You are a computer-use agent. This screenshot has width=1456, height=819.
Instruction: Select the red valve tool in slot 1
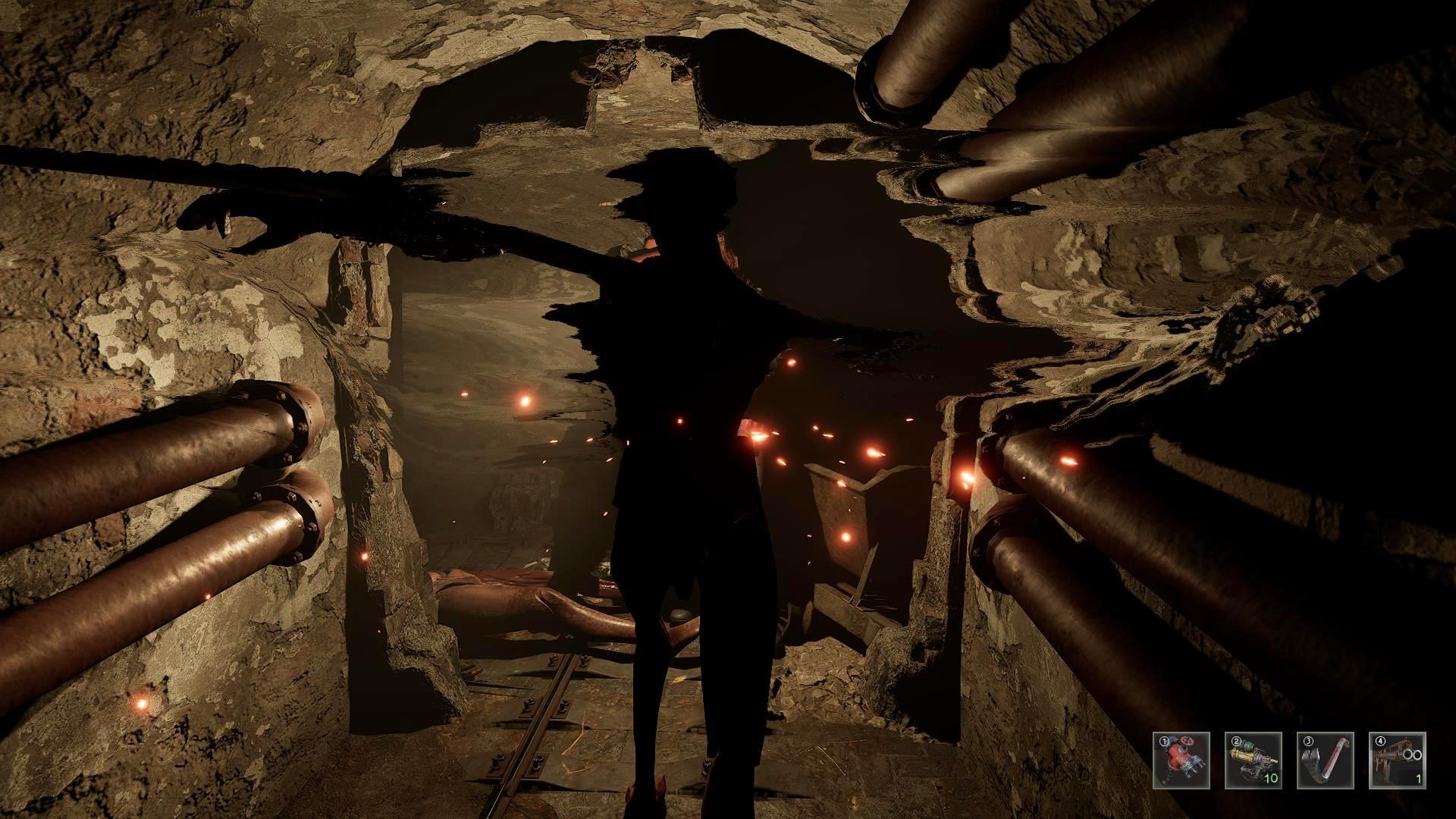click(1181, 760)
